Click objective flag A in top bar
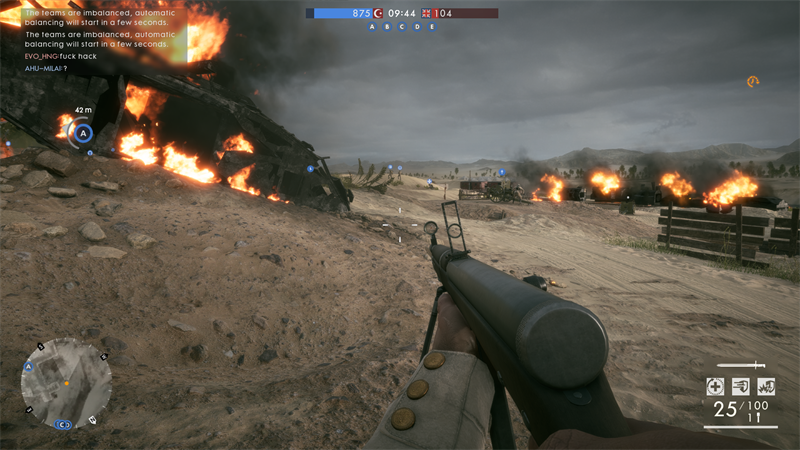 coord(373,27)
